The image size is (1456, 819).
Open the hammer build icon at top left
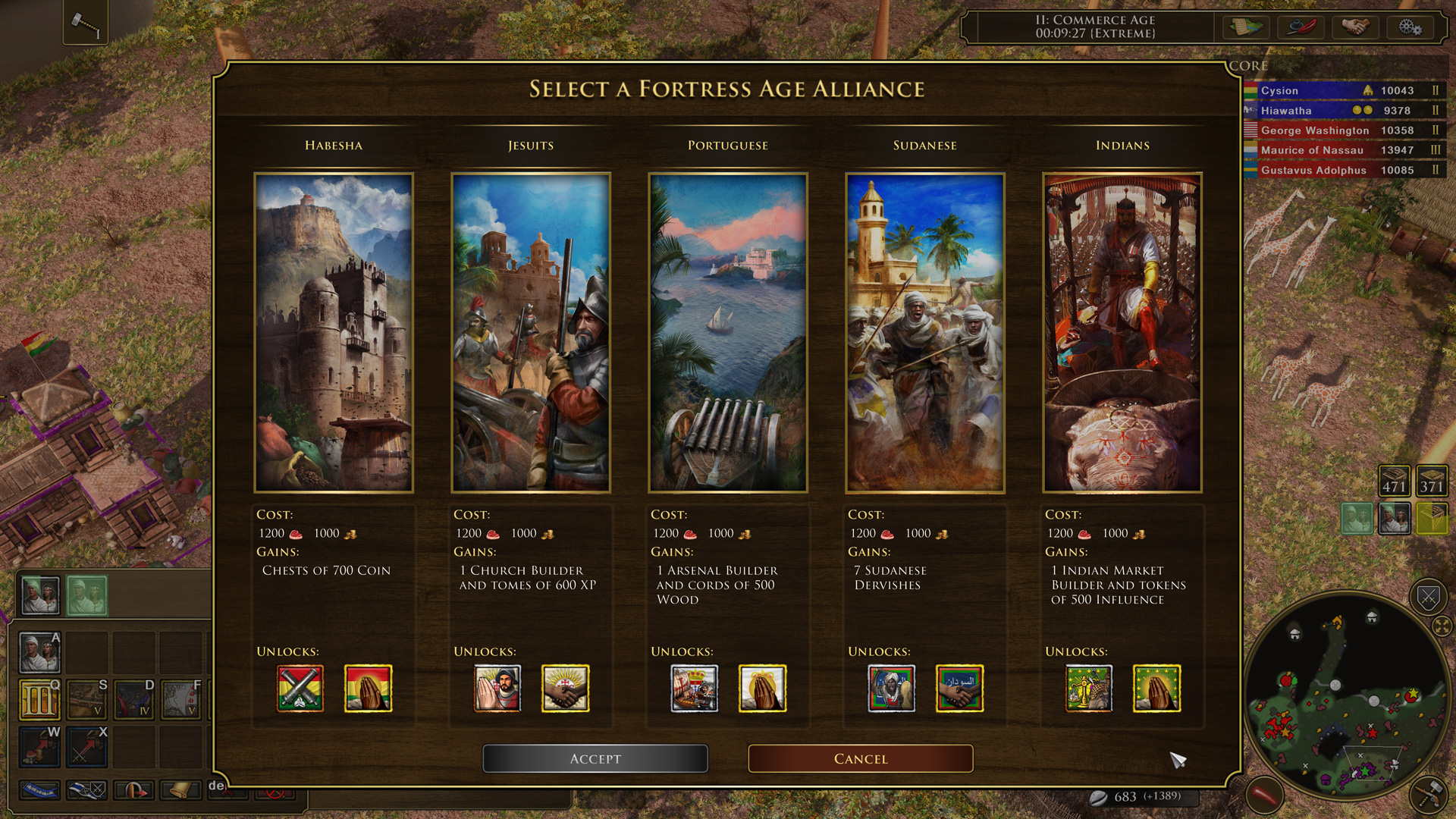point(85,24)
